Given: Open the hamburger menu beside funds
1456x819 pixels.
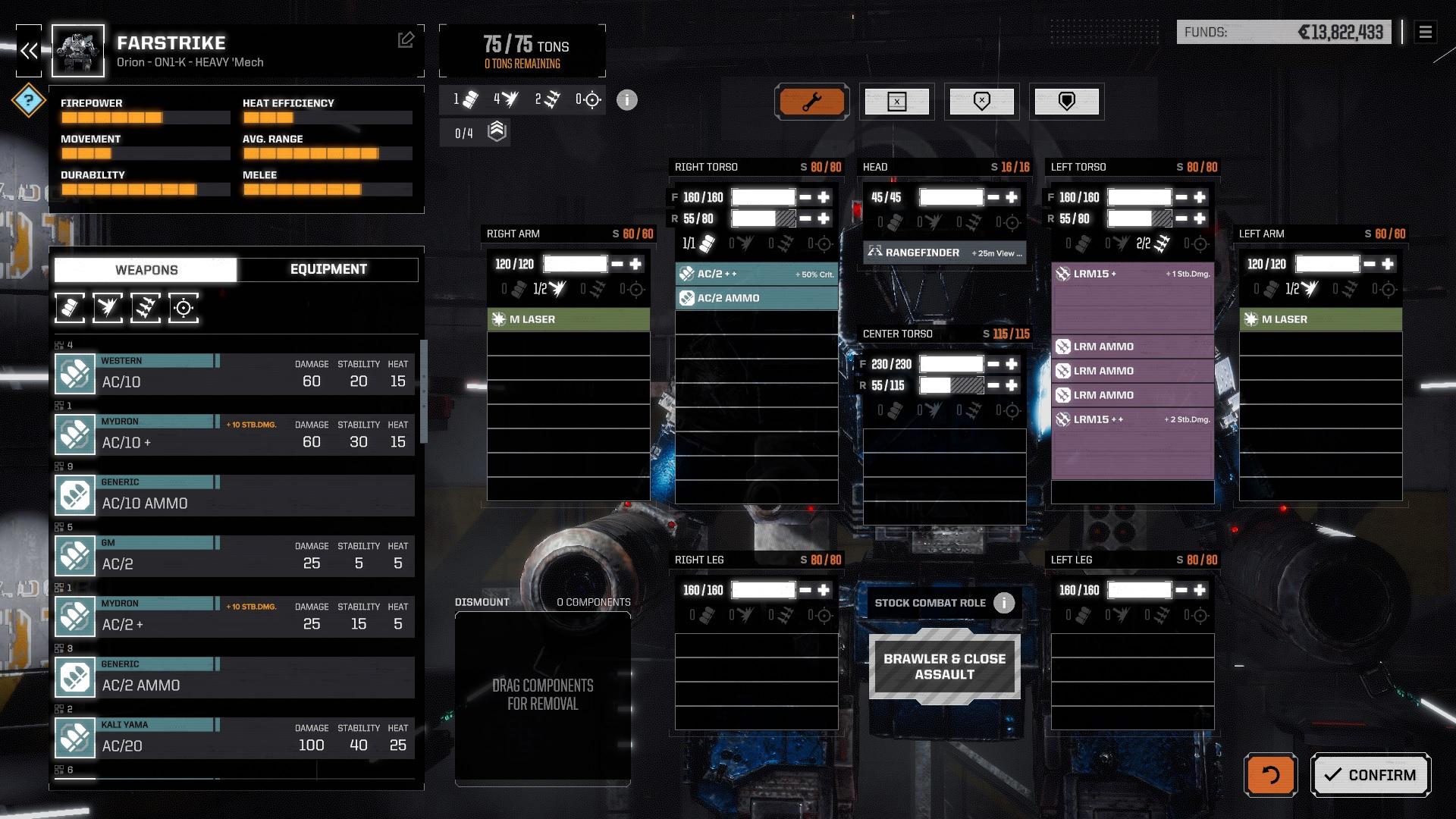Looking at the screenshot, I should [x=1425, y=32].
